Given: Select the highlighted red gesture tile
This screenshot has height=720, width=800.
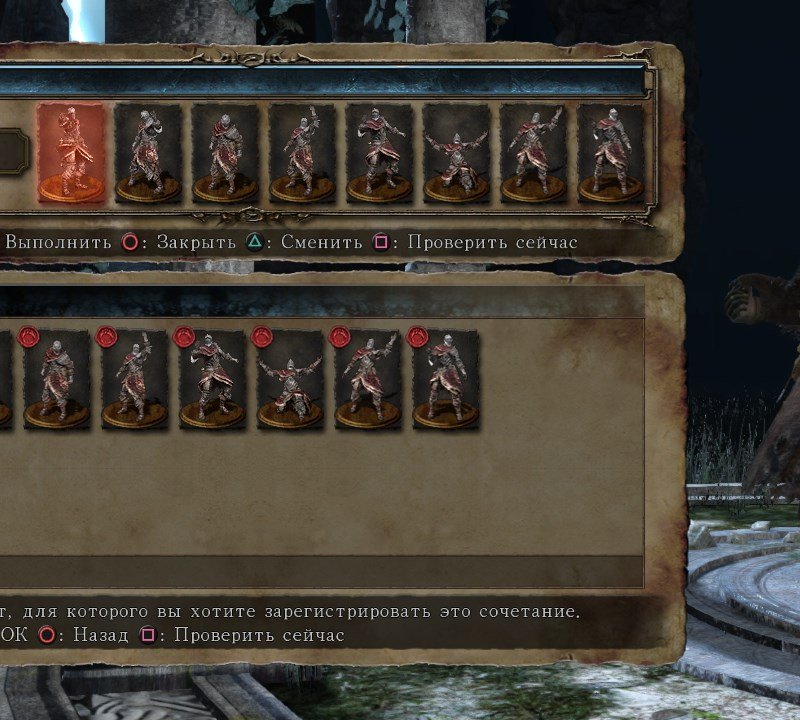Looking at the screenshot, I should (71, 153).
